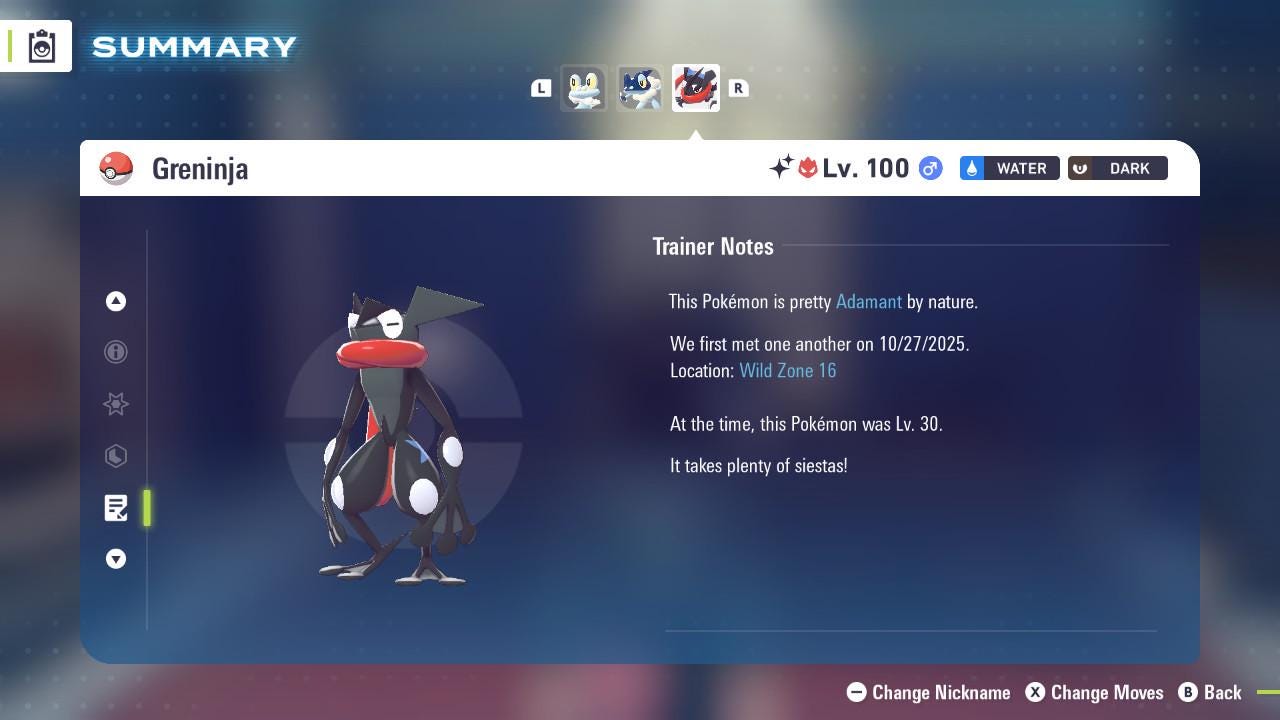Viewport: 1280px width, 720px height.
Task: Click Change Moves at the bottom
Action: tap(1094, 692)
